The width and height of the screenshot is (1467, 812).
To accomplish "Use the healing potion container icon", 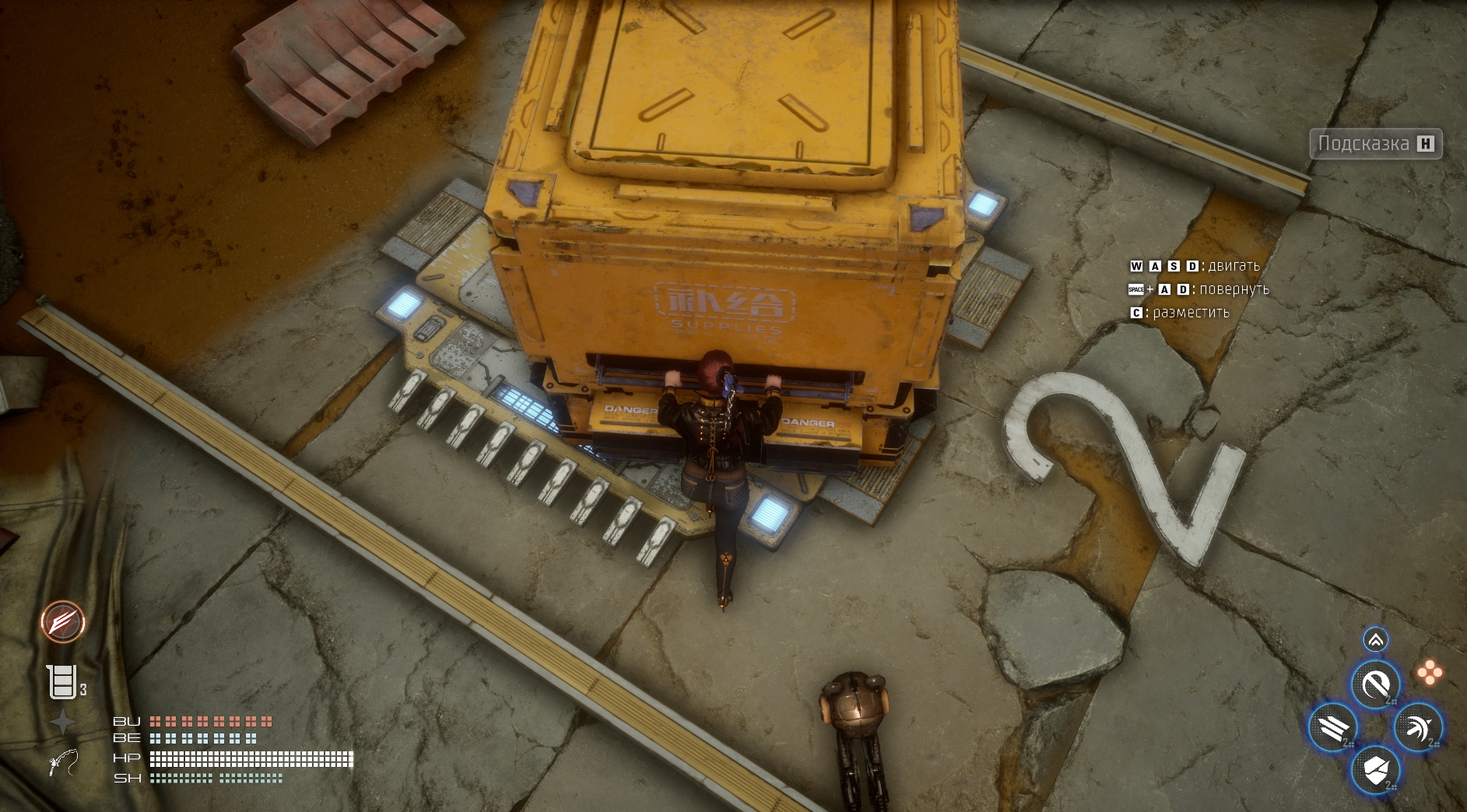I will click(x=61, y=682).
